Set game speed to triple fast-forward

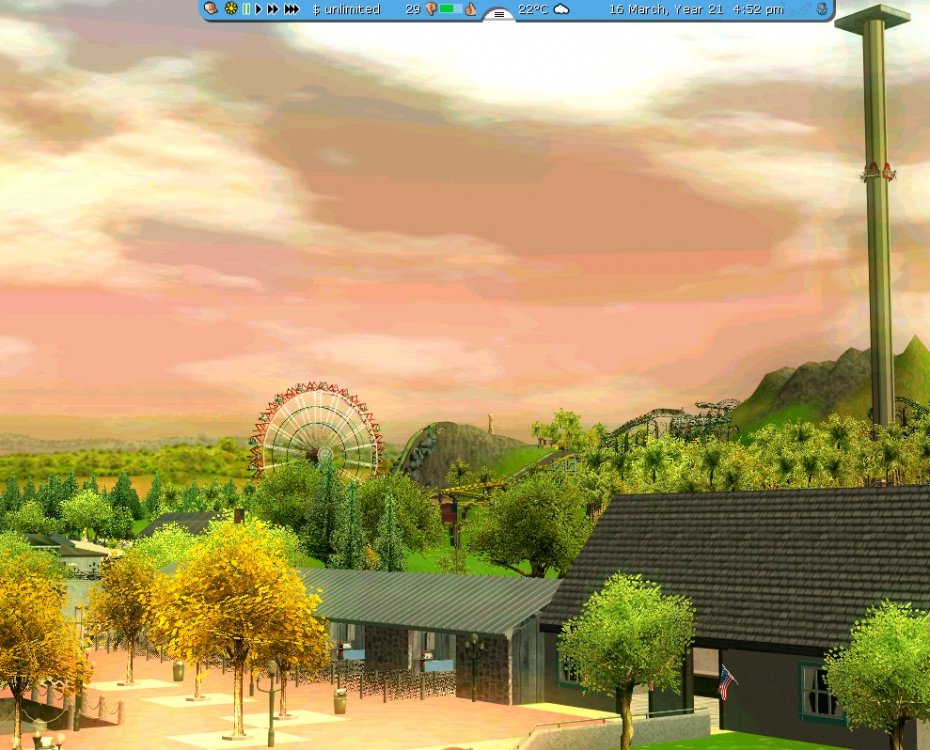tap(291, 9)
